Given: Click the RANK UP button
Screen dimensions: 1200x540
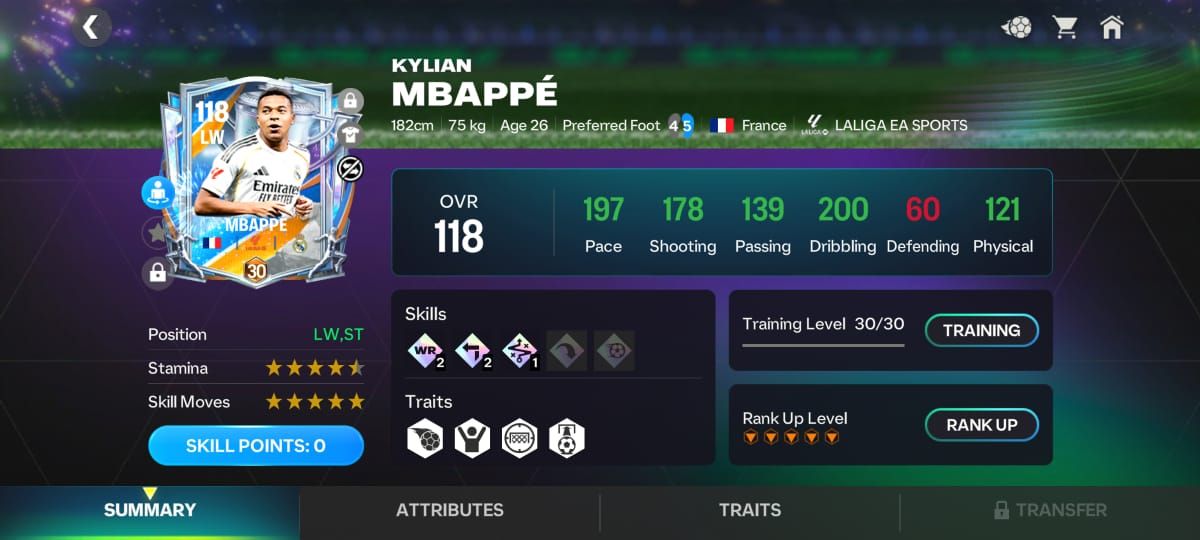Looking at the screenshot, I should click(981, 425).
